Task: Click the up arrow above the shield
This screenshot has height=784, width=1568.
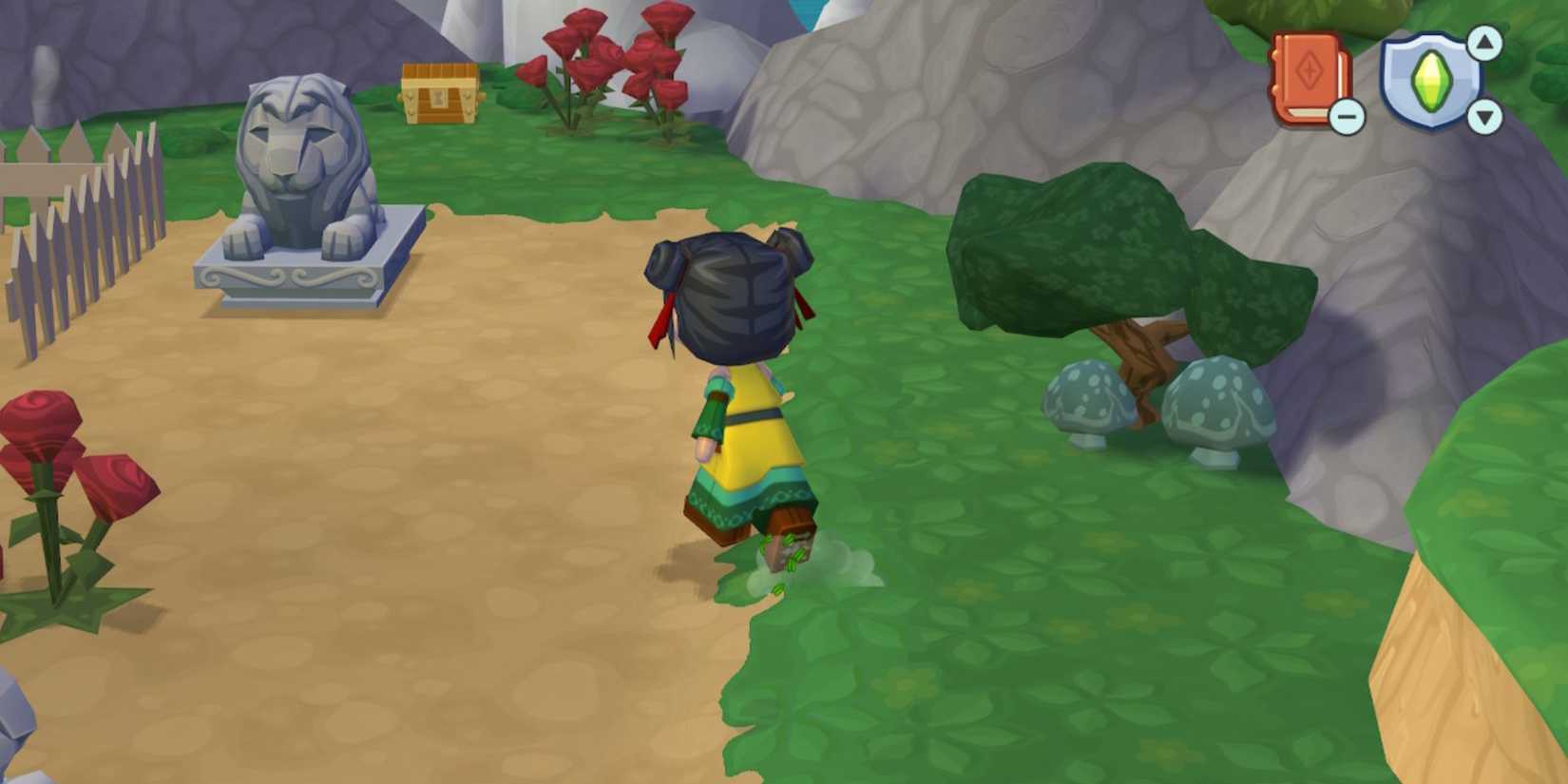Action: [x=1484, y=45]
